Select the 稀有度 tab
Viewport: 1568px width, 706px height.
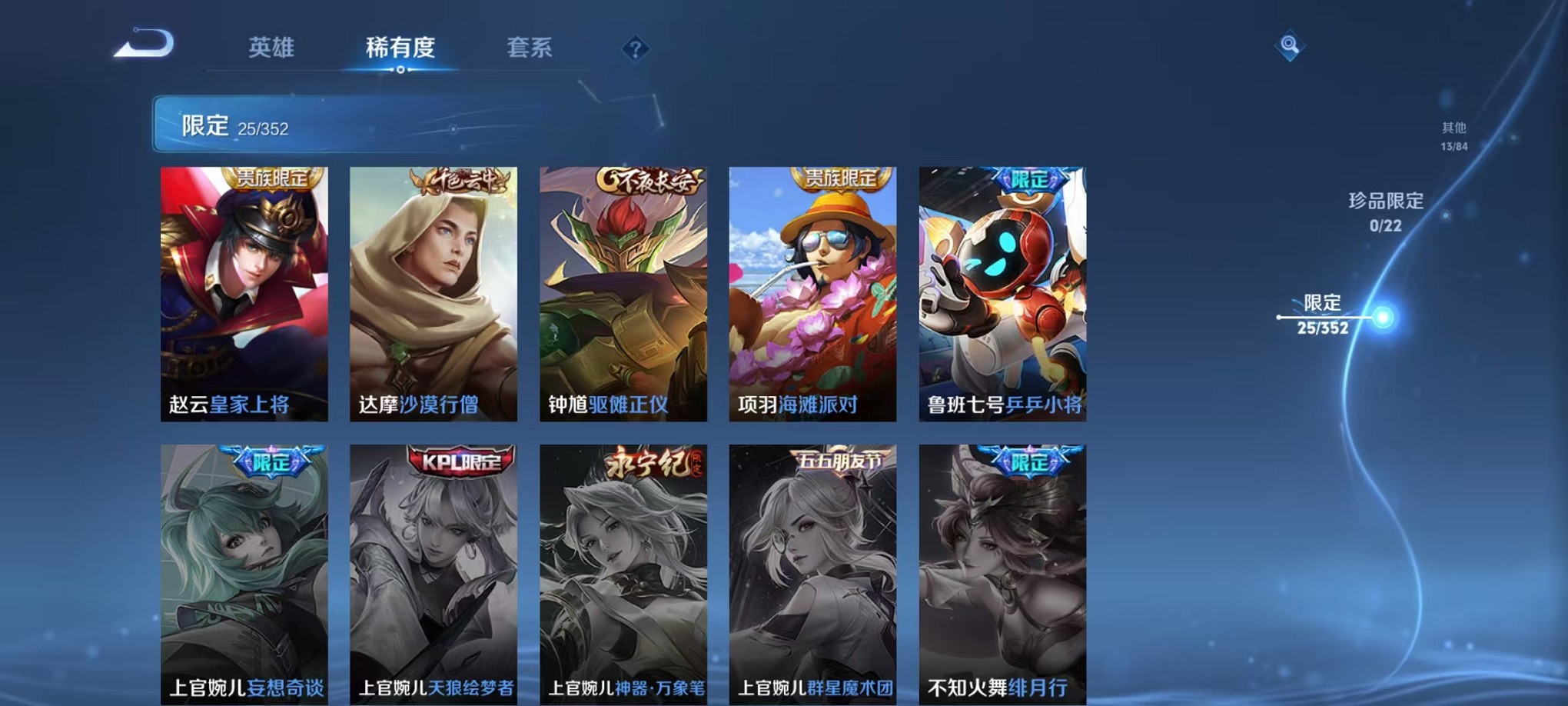pos(400,48)
